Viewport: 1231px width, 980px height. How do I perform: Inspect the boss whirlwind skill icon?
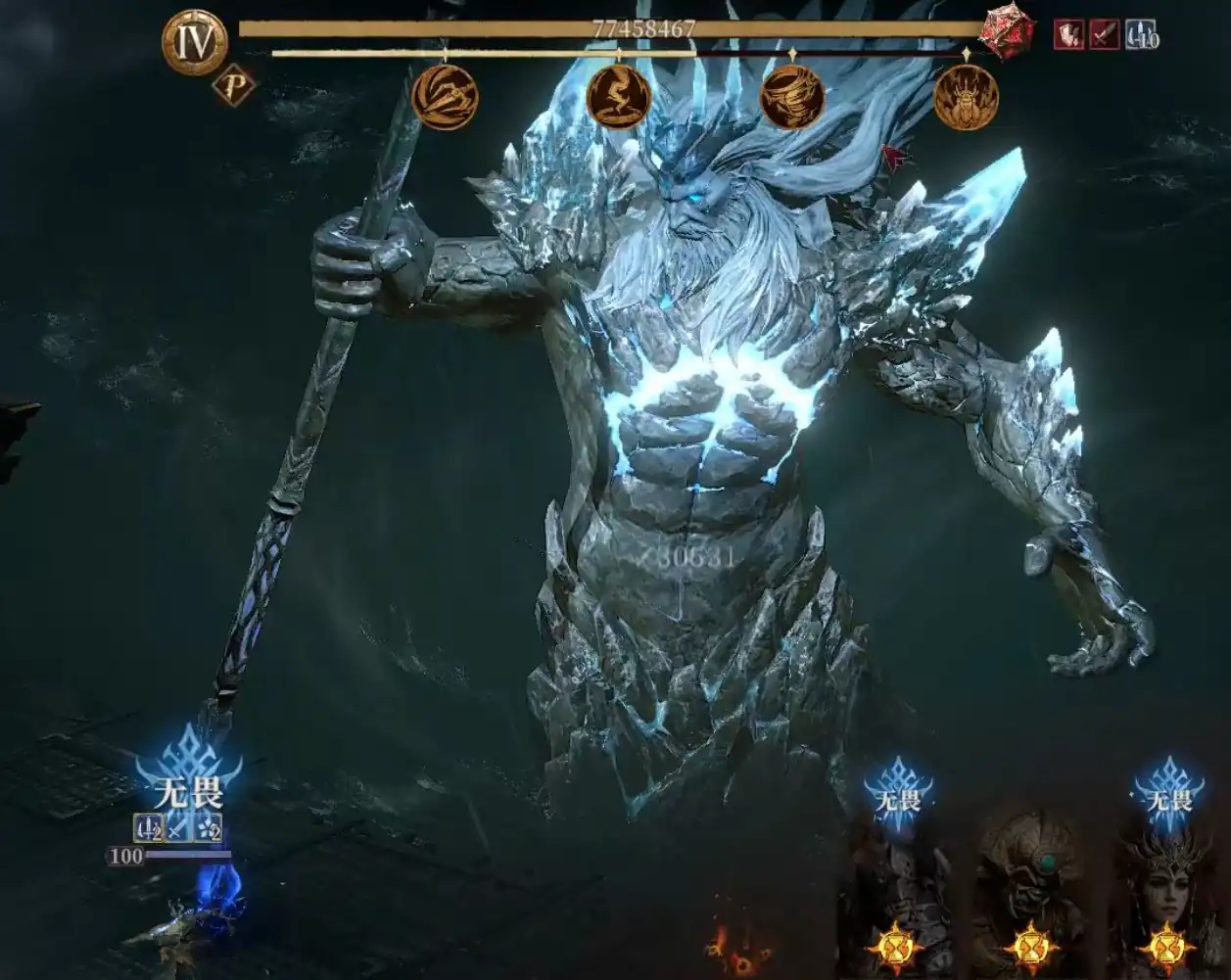click(792, 96)
